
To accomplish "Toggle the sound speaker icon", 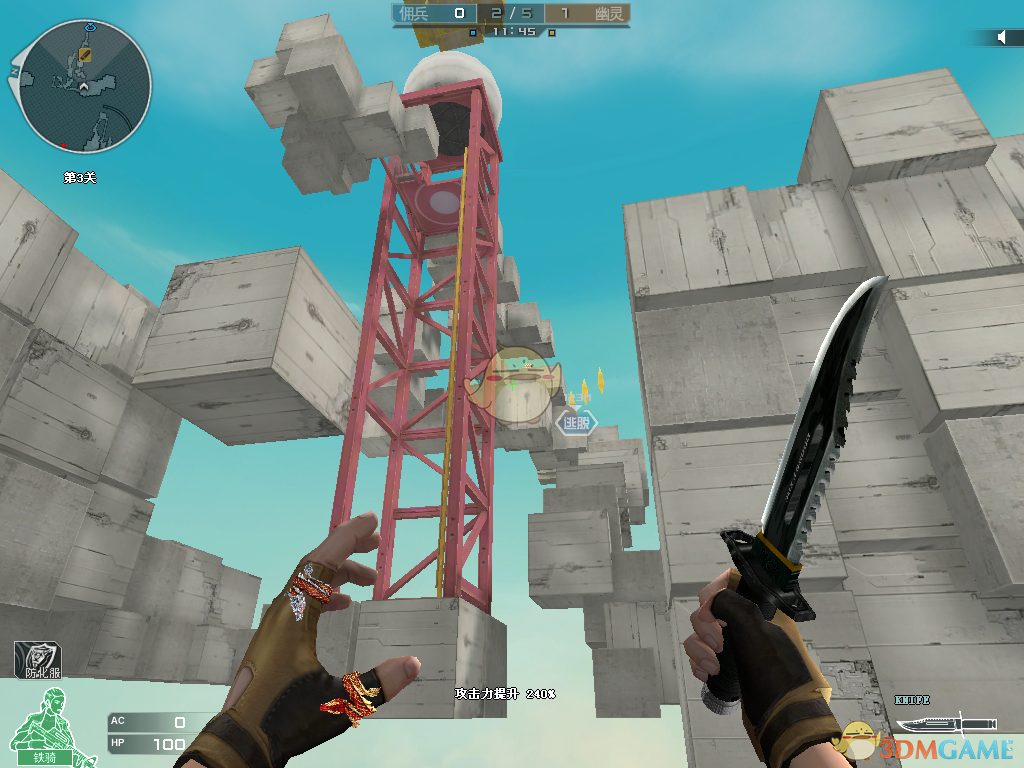I will [x=1002, y=37].
